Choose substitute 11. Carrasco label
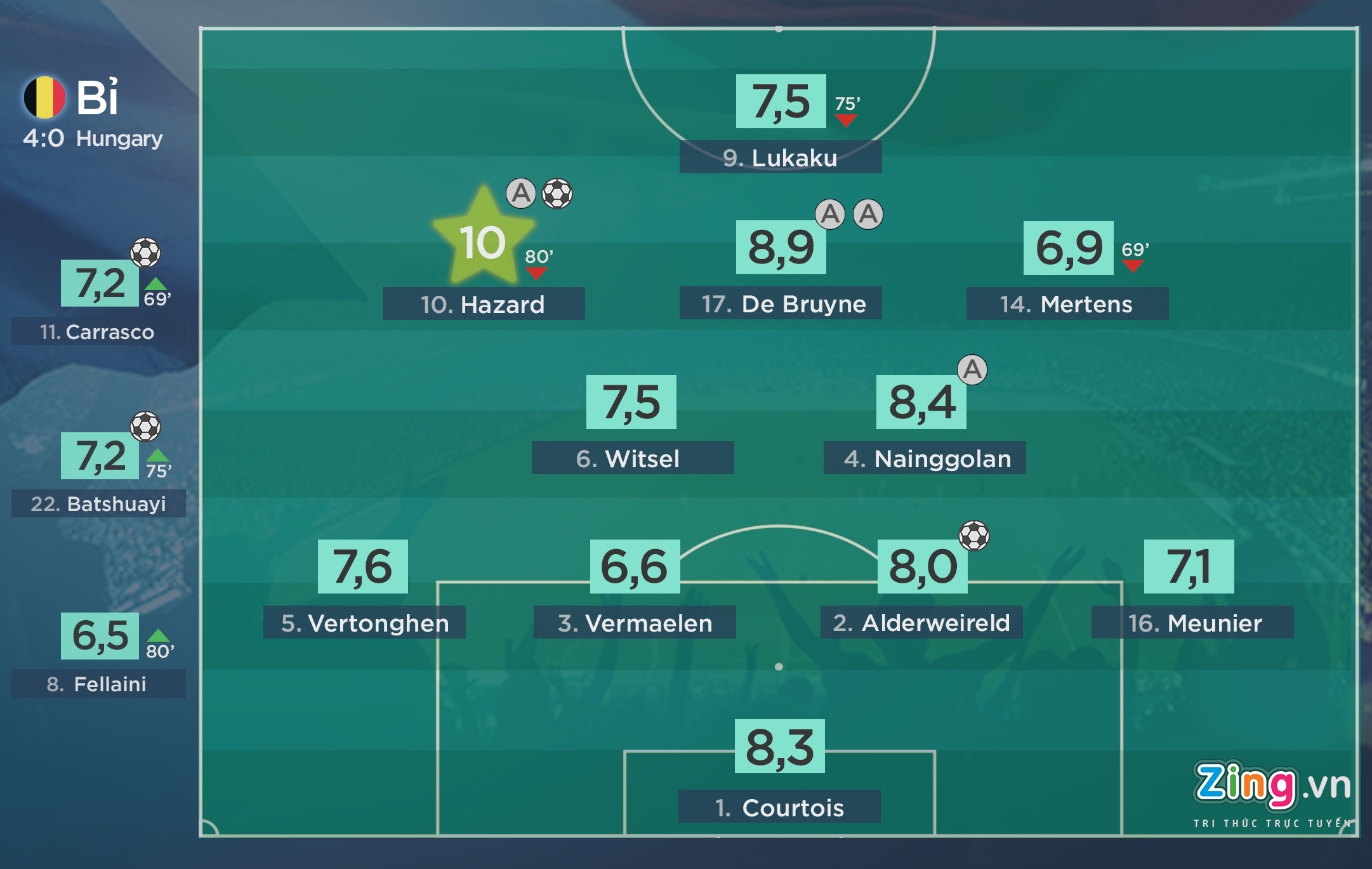The width and height of the screenshot is (1372, 869). coord(98,331)
